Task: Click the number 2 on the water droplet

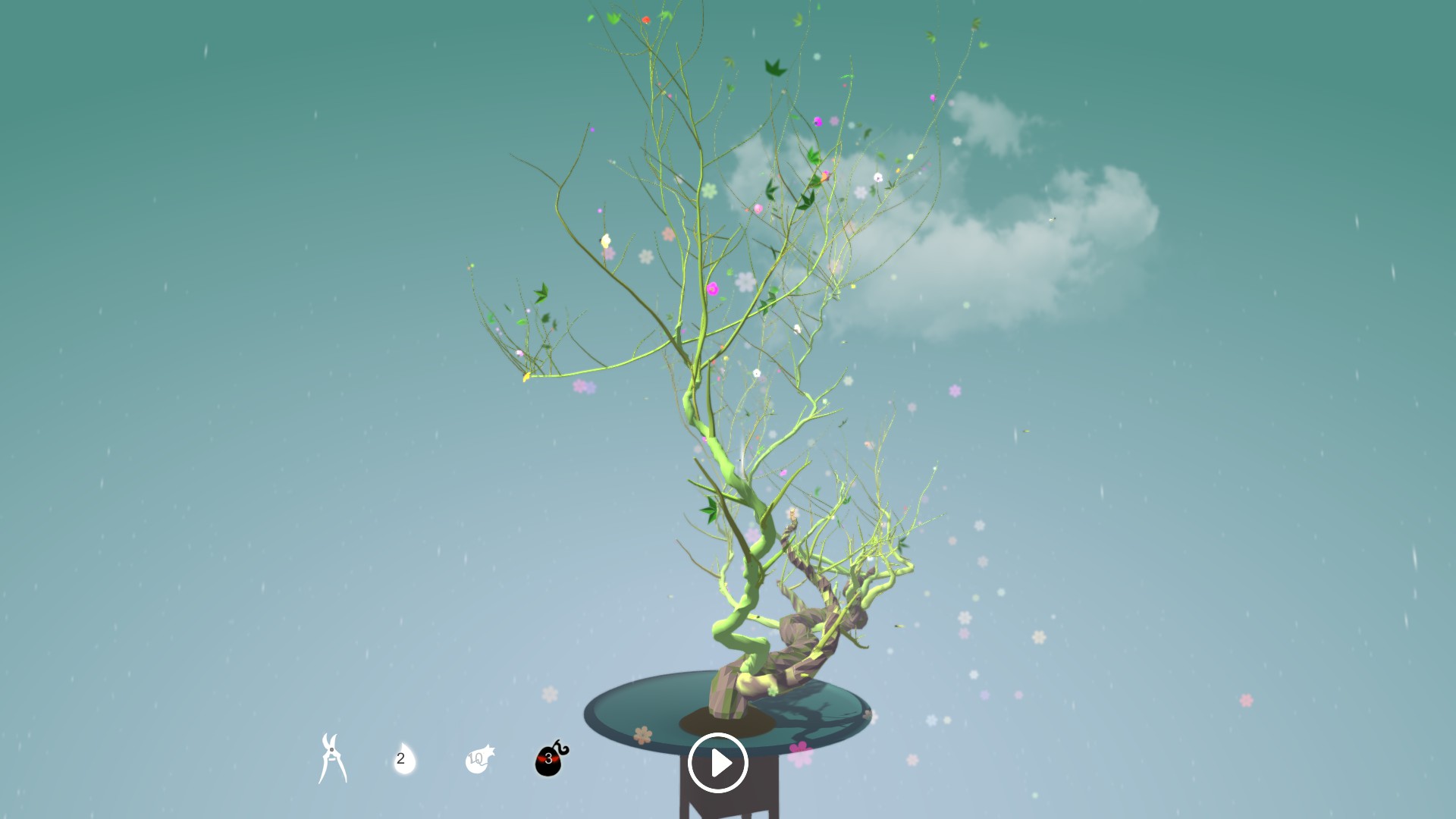Action: click(x=400, y=759)
